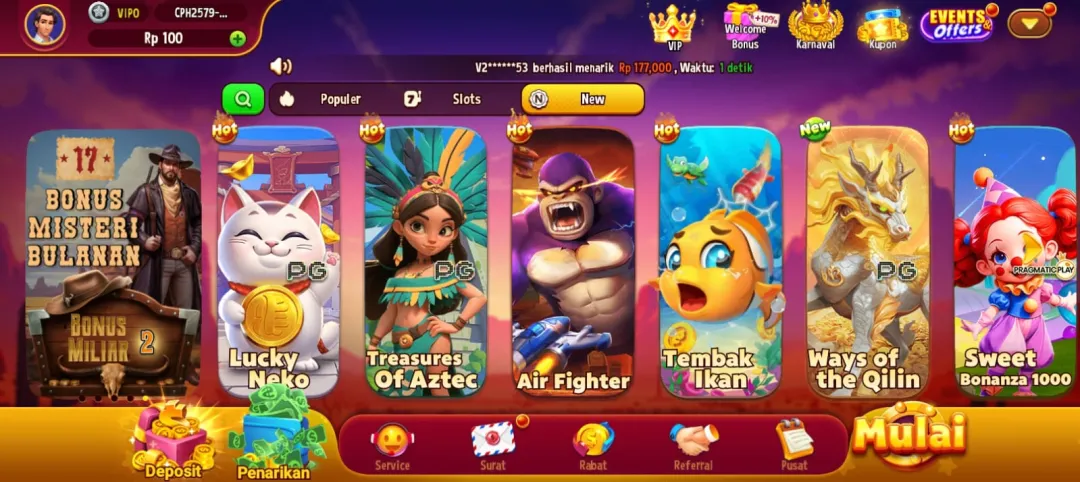Toggle the sound speaker icon
The image size is (1080, 482).
point(281,66)
